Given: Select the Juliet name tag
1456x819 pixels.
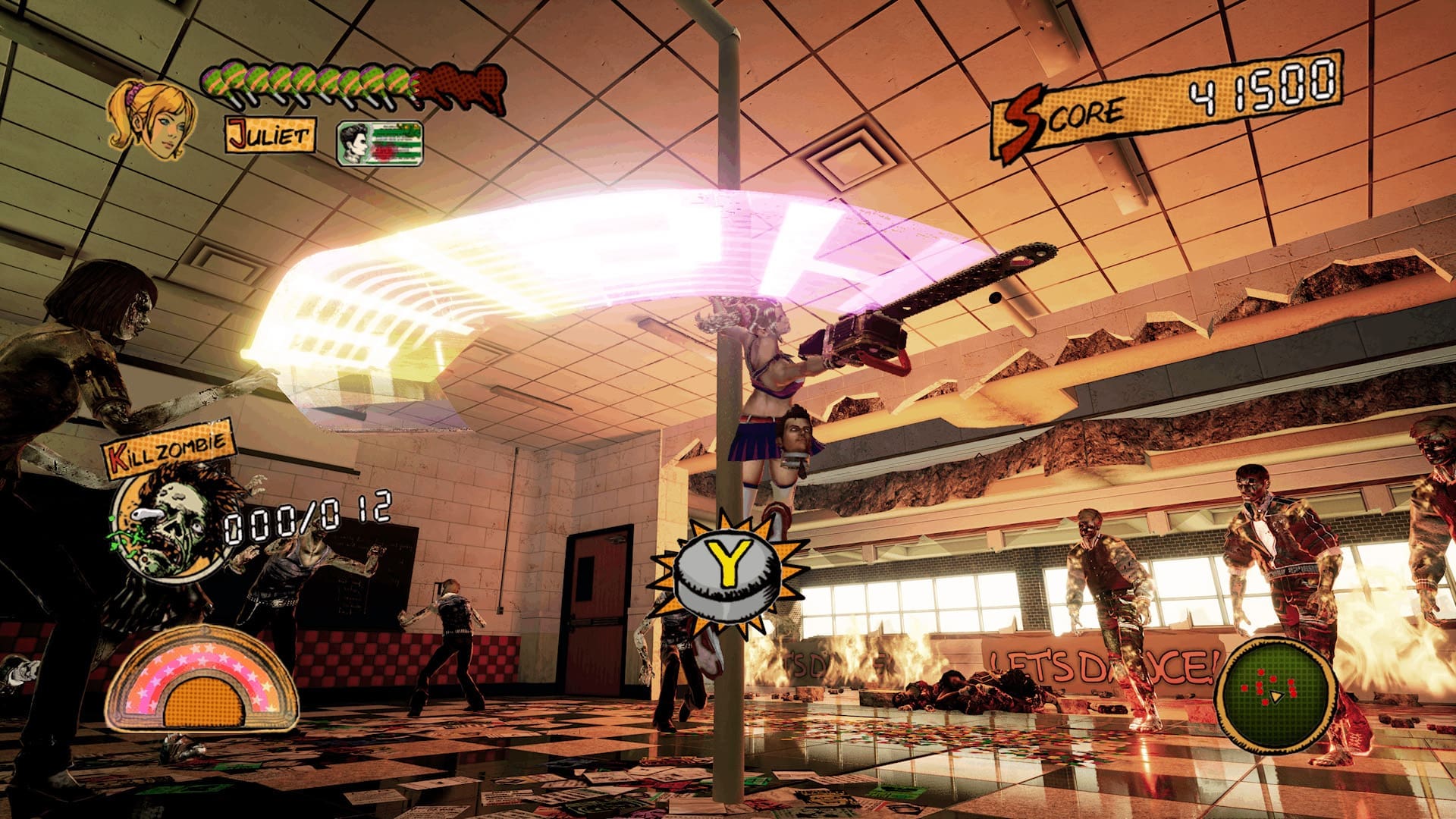Looking at the screenshot, I should (x=270, y=135).
